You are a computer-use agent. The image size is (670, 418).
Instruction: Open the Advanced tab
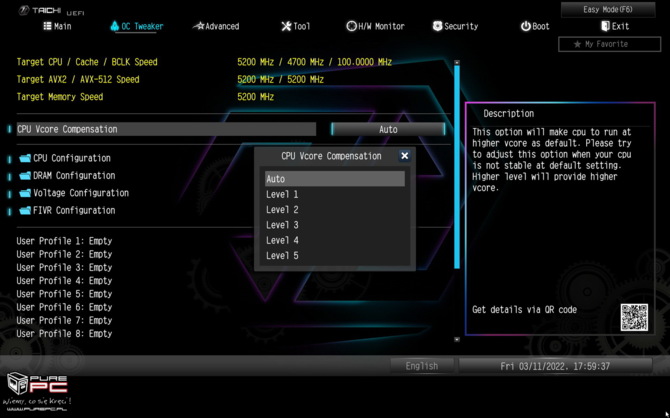[216, 26]
